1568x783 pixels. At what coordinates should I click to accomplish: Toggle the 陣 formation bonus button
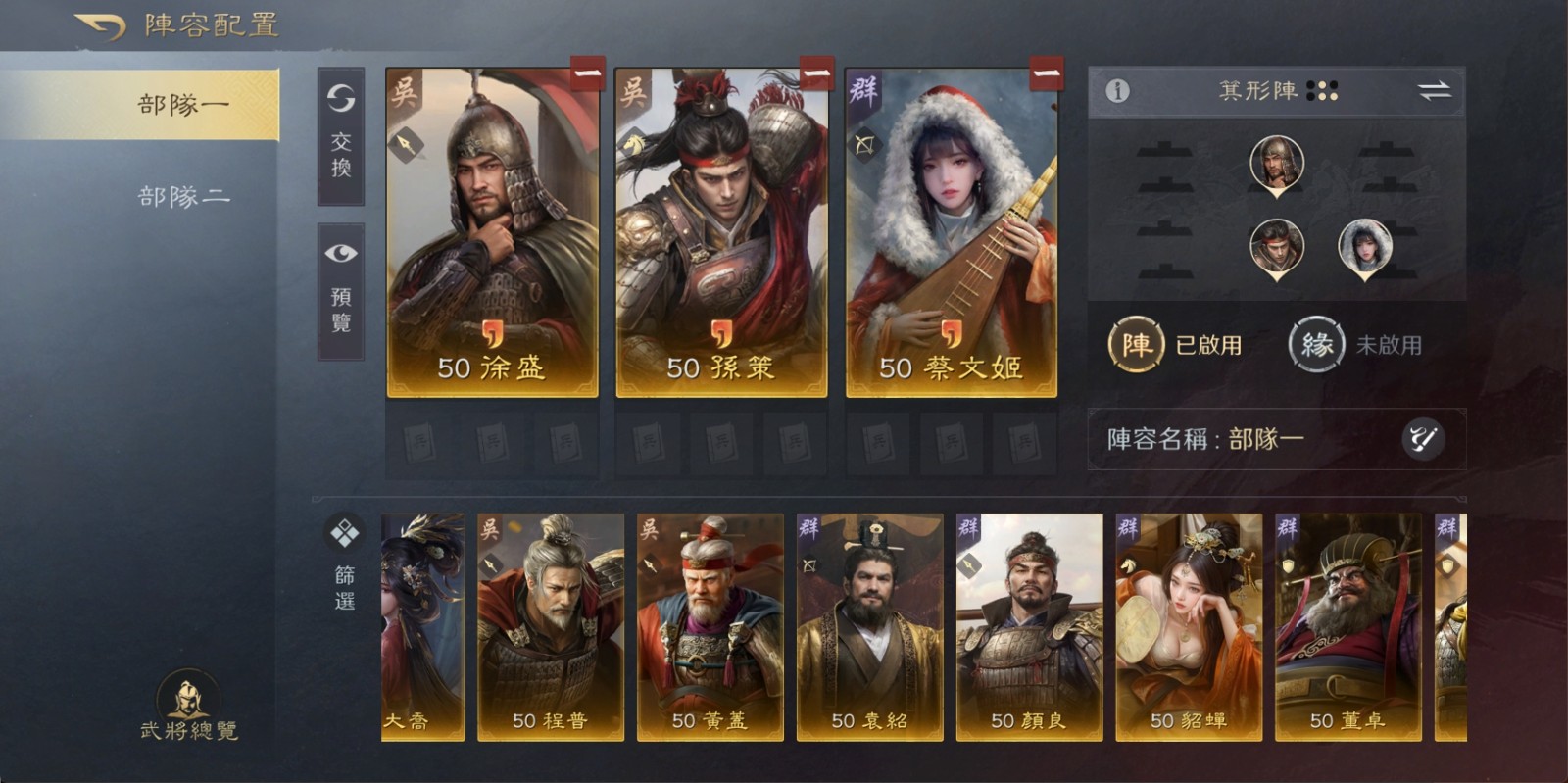[x=1136, y=345]
